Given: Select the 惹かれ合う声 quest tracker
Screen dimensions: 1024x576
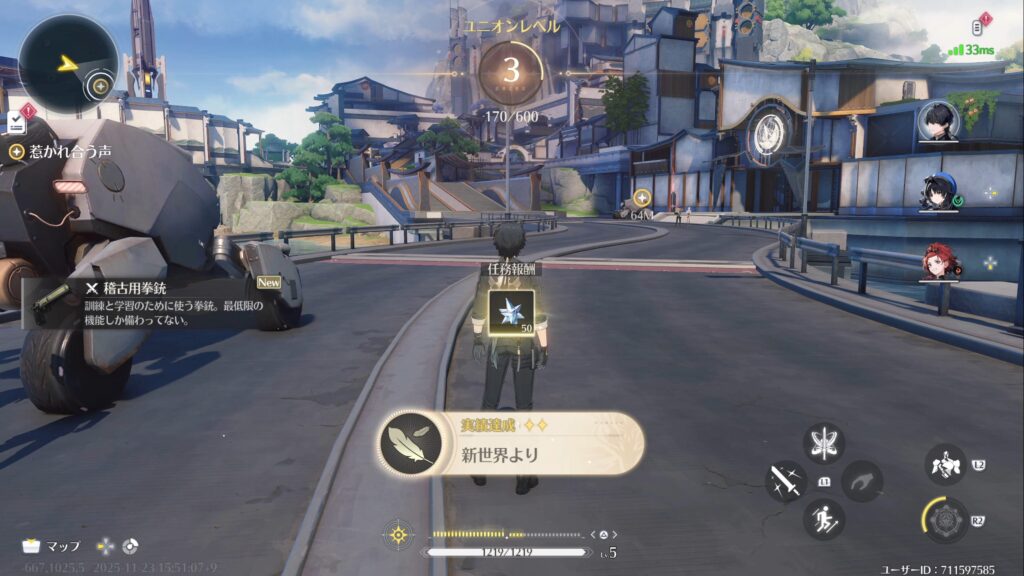Looking at the screenshot, I should [x=60, y=152].
